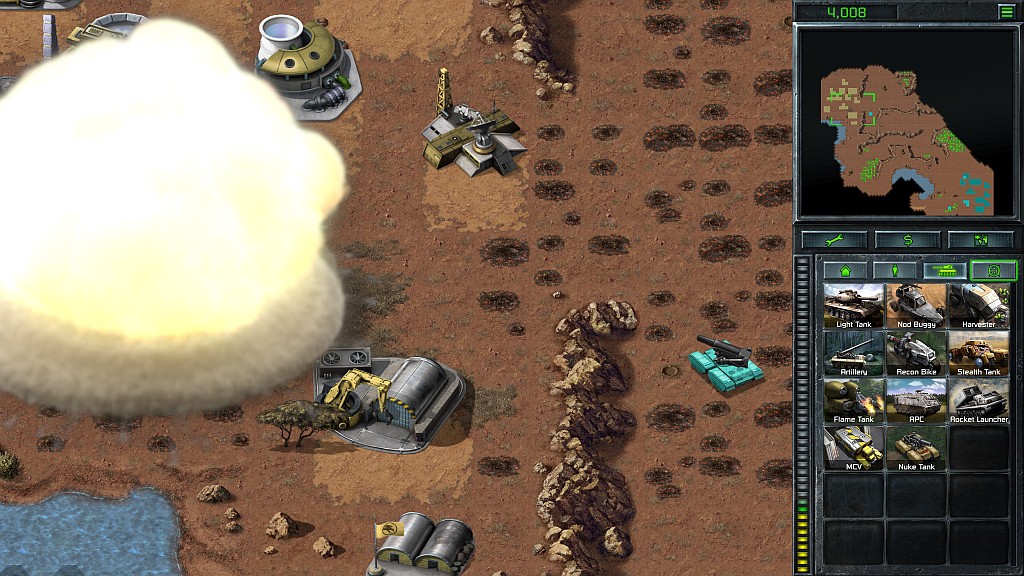Open the vehicles tab
The width and height of the screenshot is (1024, 576).
tap(944, 270)
